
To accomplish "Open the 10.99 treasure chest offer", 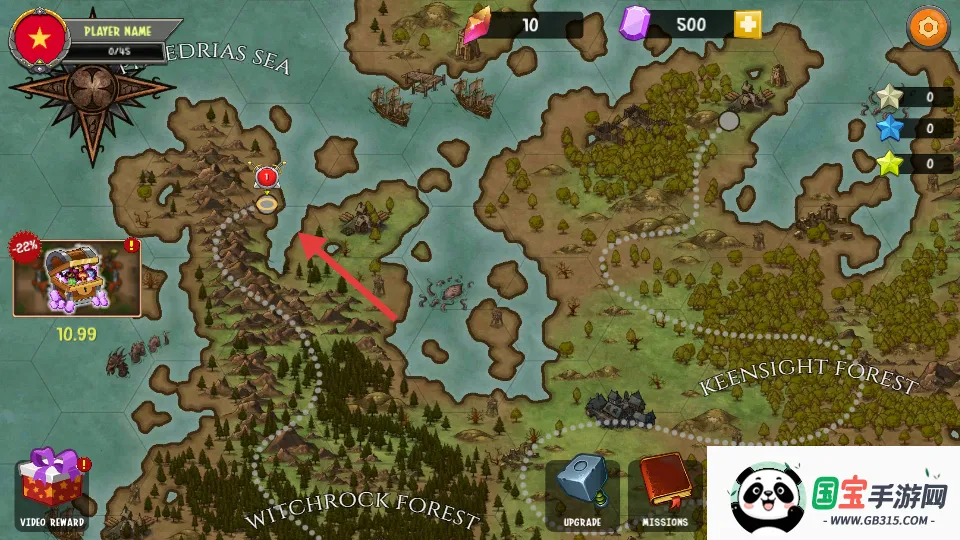I will coord(77,277).
